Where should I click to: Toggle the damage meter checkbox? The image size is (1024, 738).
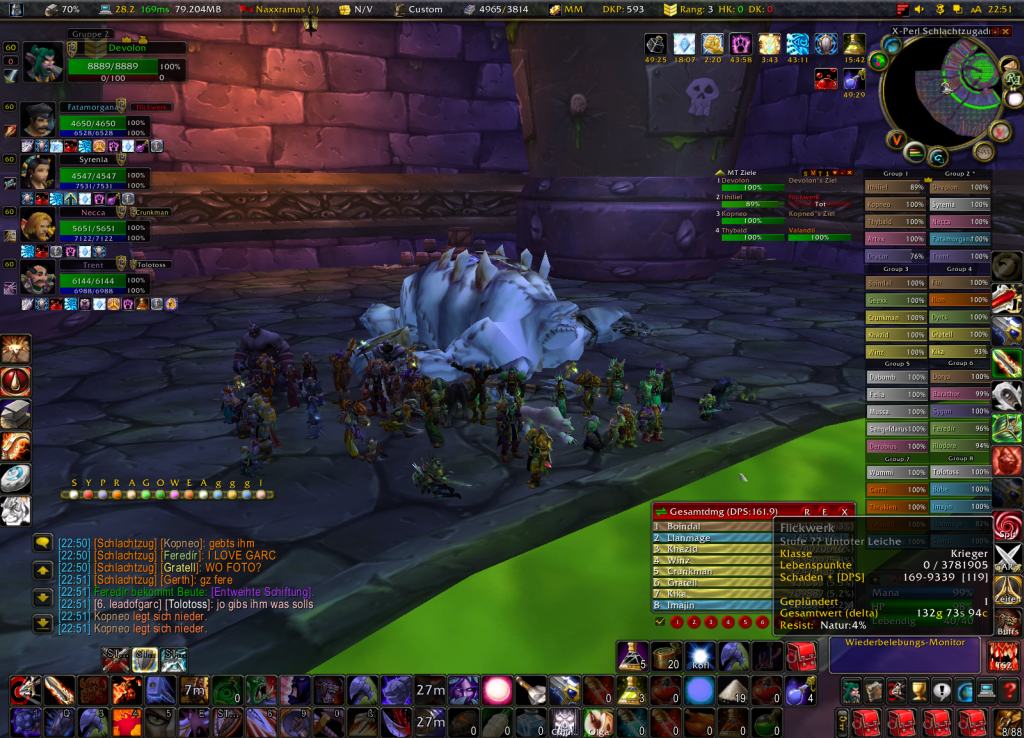[660, 621]
